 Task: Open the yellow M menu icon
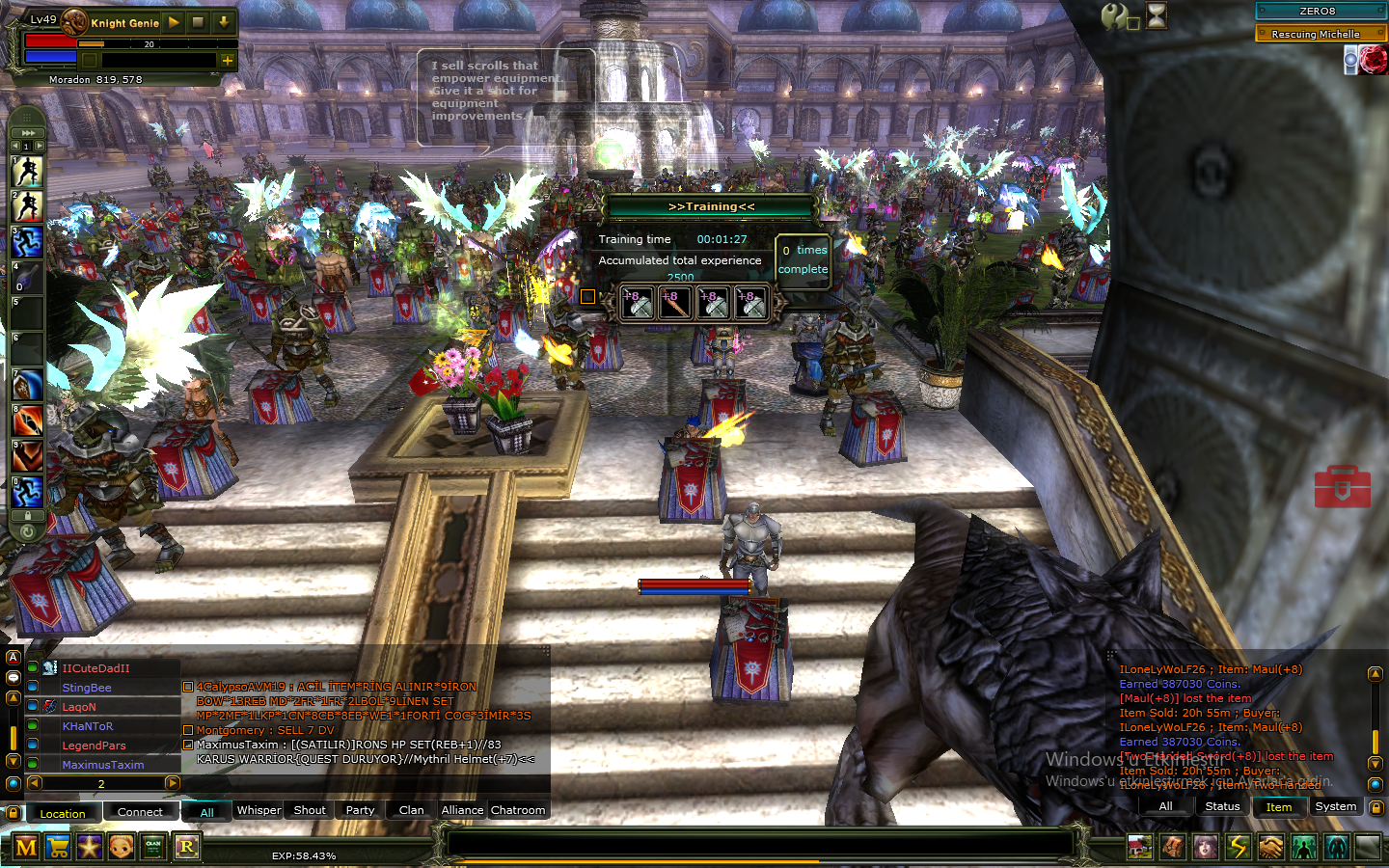(x=26, y=848)
